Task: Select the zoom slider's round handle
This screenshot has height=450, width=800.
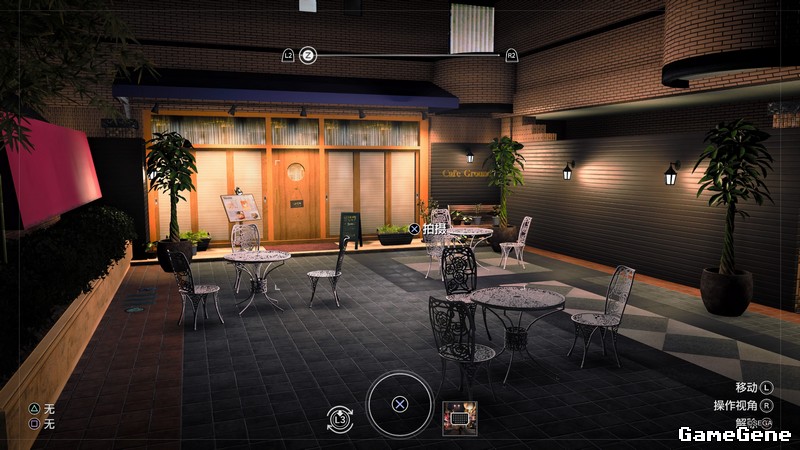Action: tap(308, 55)
